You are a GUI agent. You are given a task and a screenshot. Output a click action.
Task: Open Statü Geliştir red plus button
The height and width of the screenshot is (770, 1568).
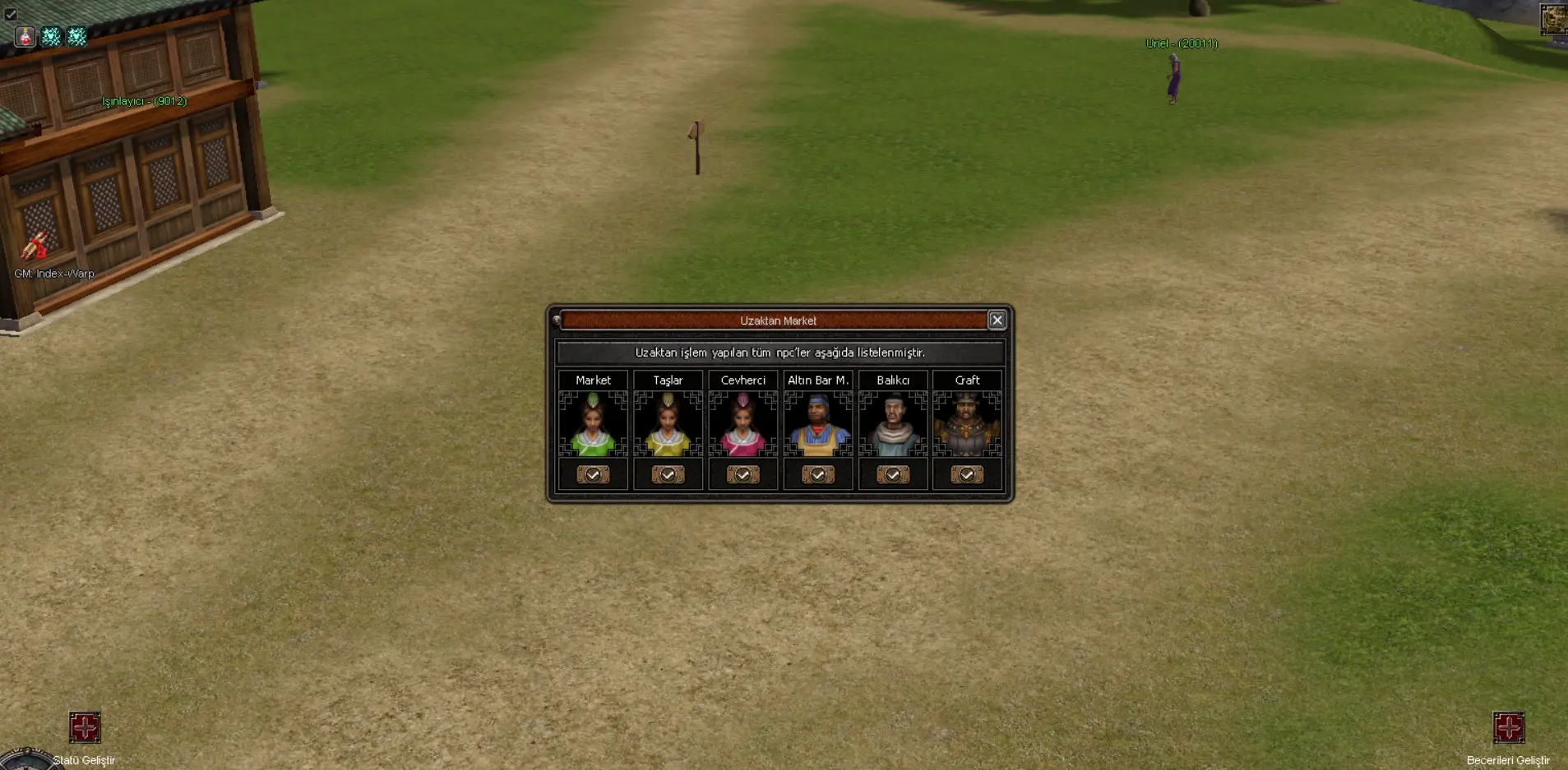(85, 727)
